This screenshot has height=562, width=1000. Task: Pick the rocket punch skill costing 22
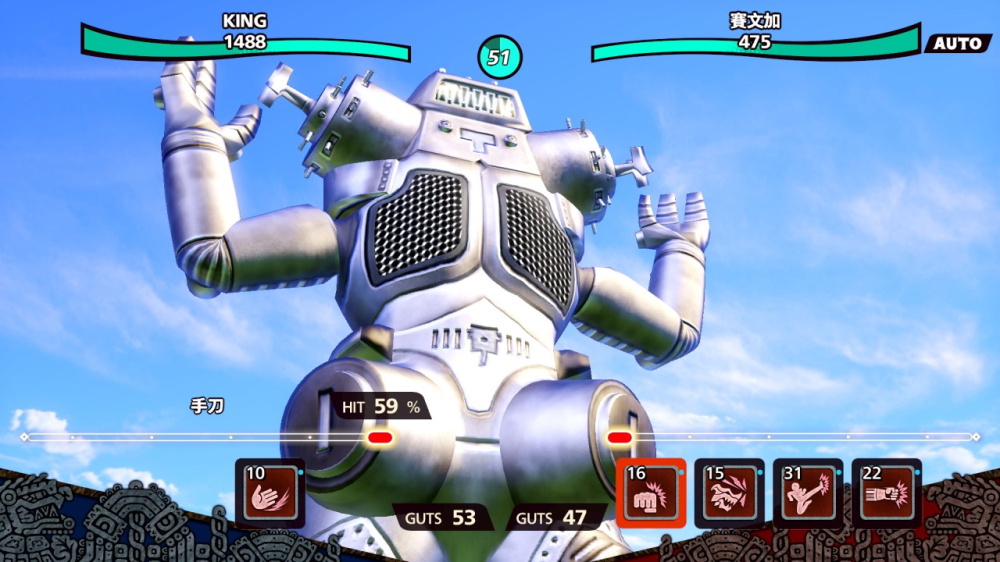886,492
